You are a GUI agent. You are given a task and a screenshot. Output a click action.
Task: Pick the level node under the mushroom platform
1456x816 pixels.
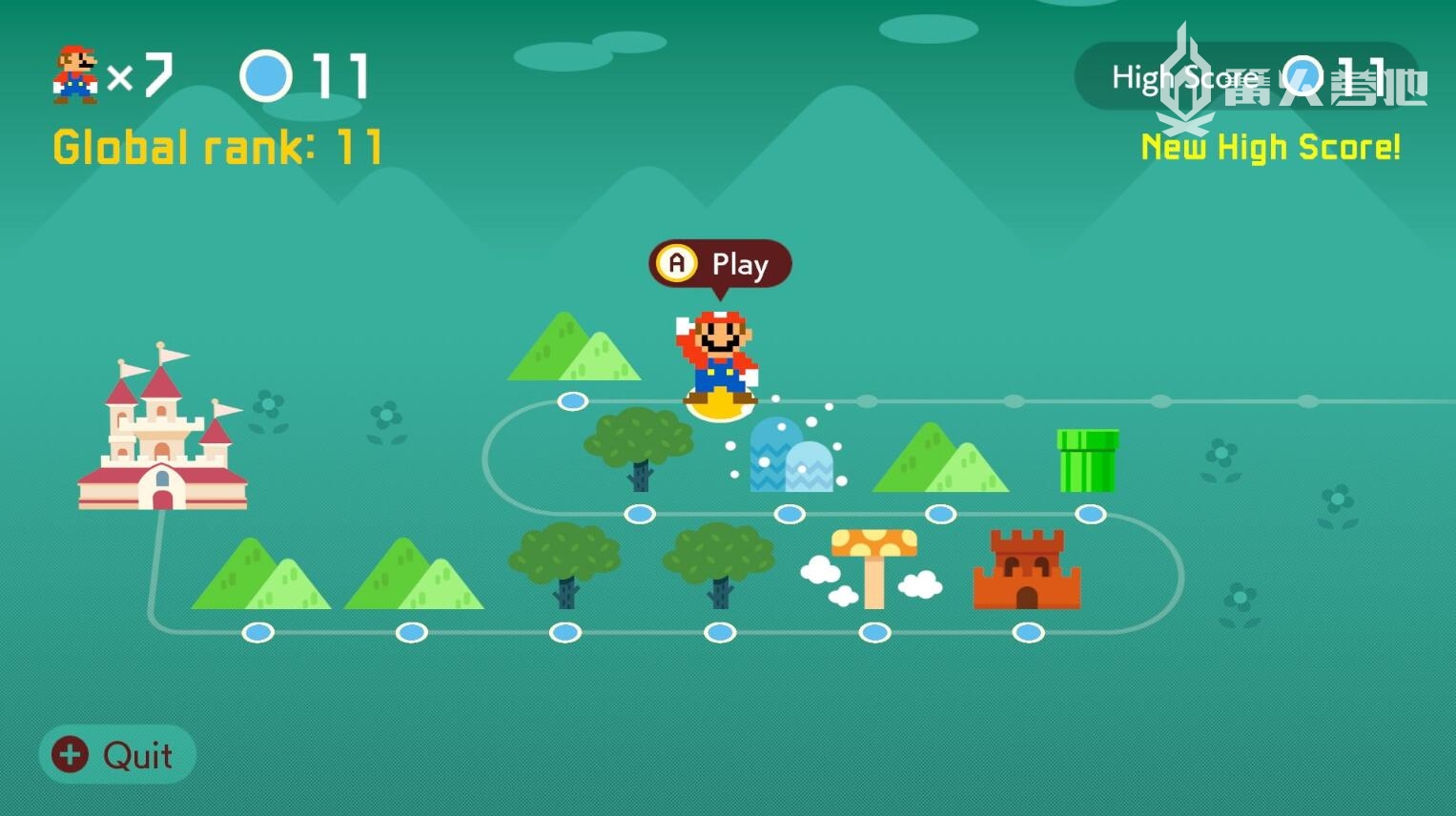click(x=874, y=632)
